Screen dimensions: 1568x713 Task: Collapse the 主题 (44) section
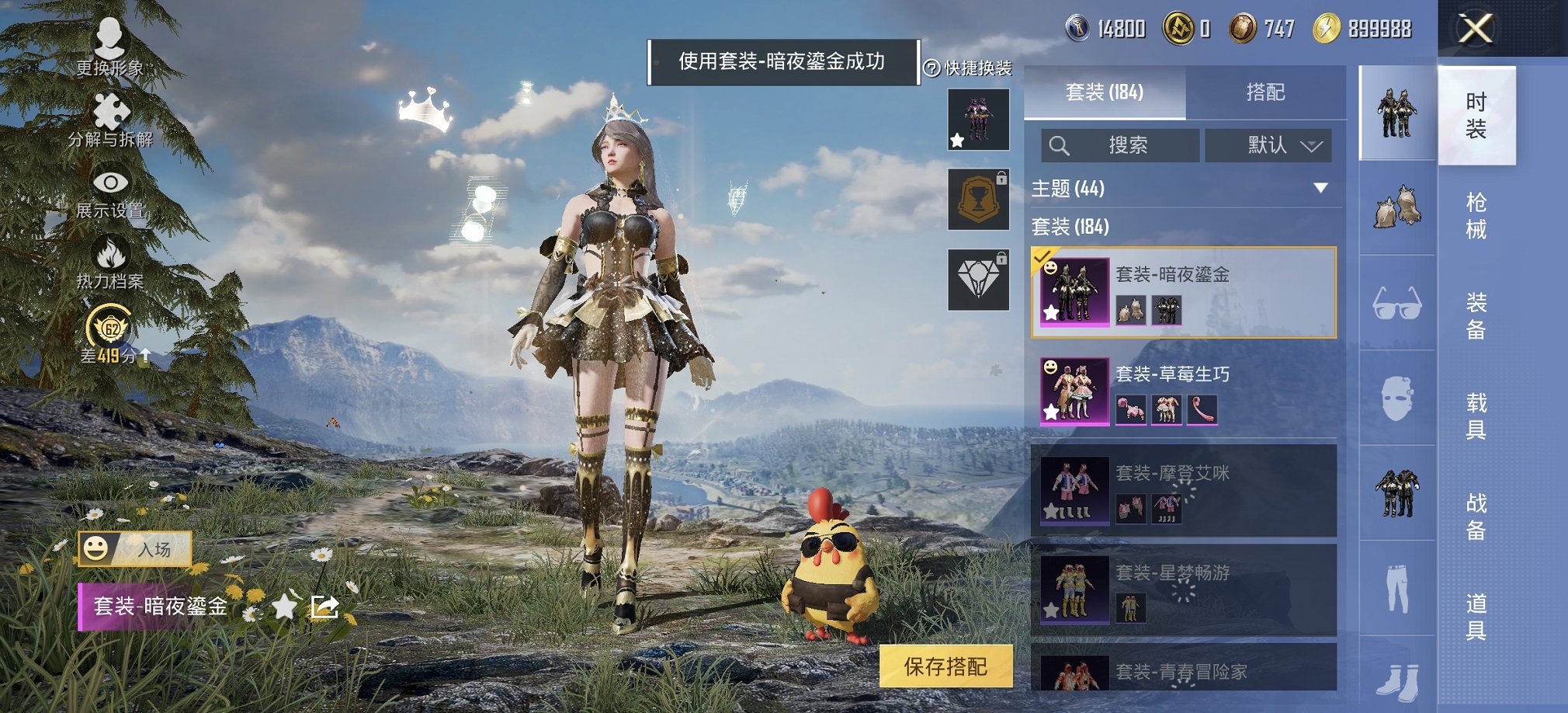click(1318, 188)
